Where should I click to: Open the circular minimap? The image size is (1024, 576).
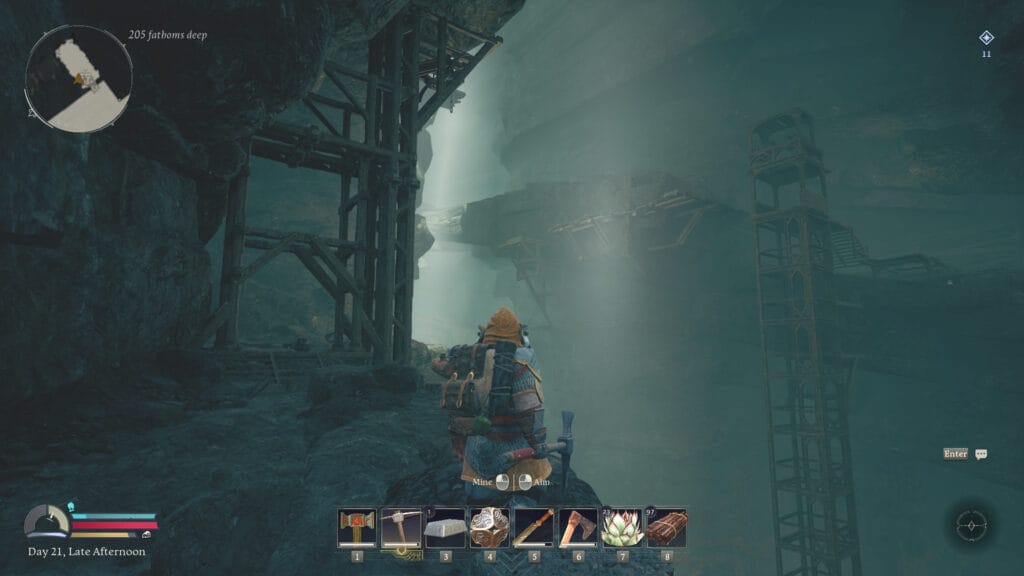(x=79, y=78)
